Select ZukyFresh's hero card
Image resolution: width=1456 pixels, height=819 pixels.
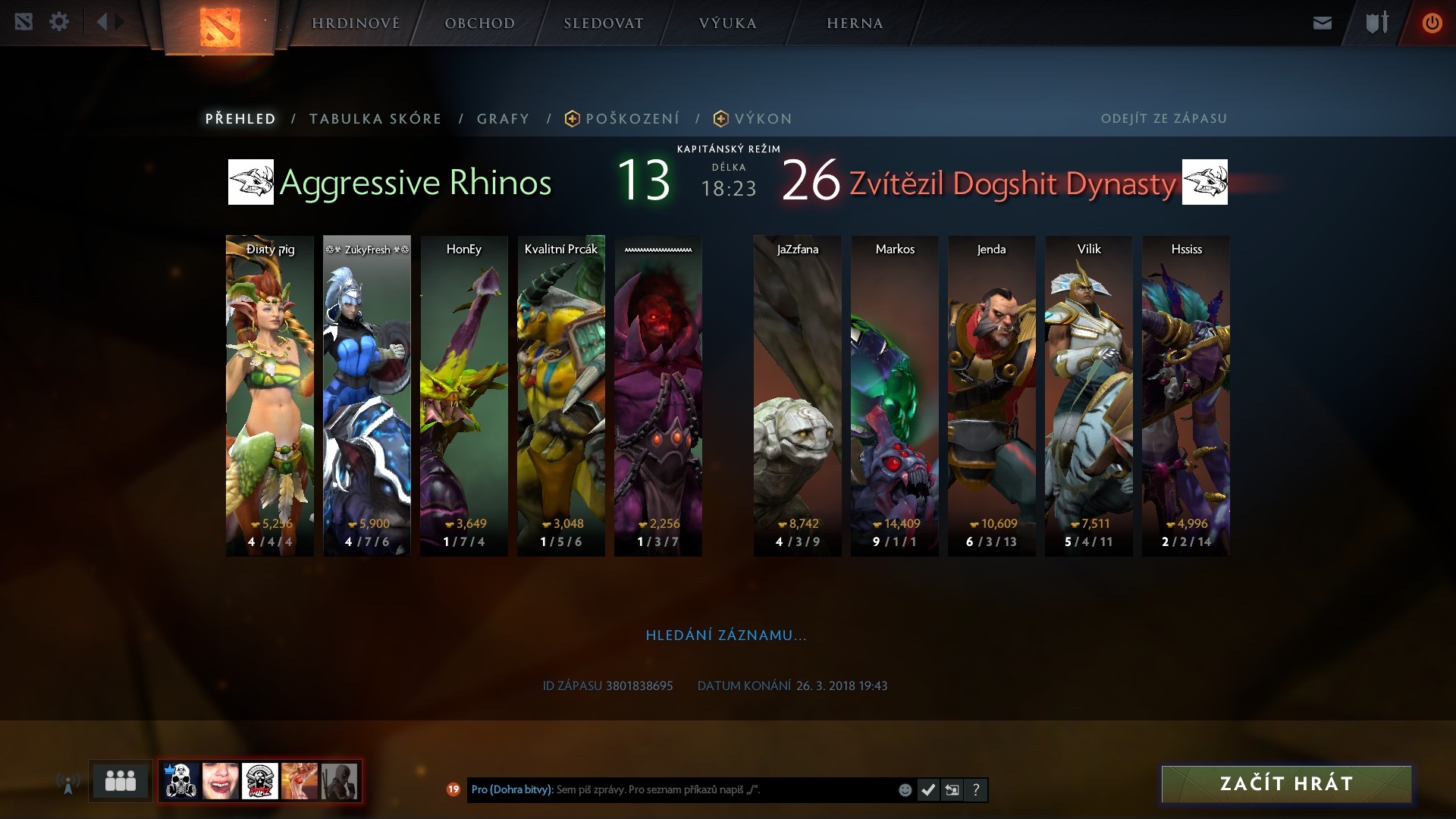(367, 394)
